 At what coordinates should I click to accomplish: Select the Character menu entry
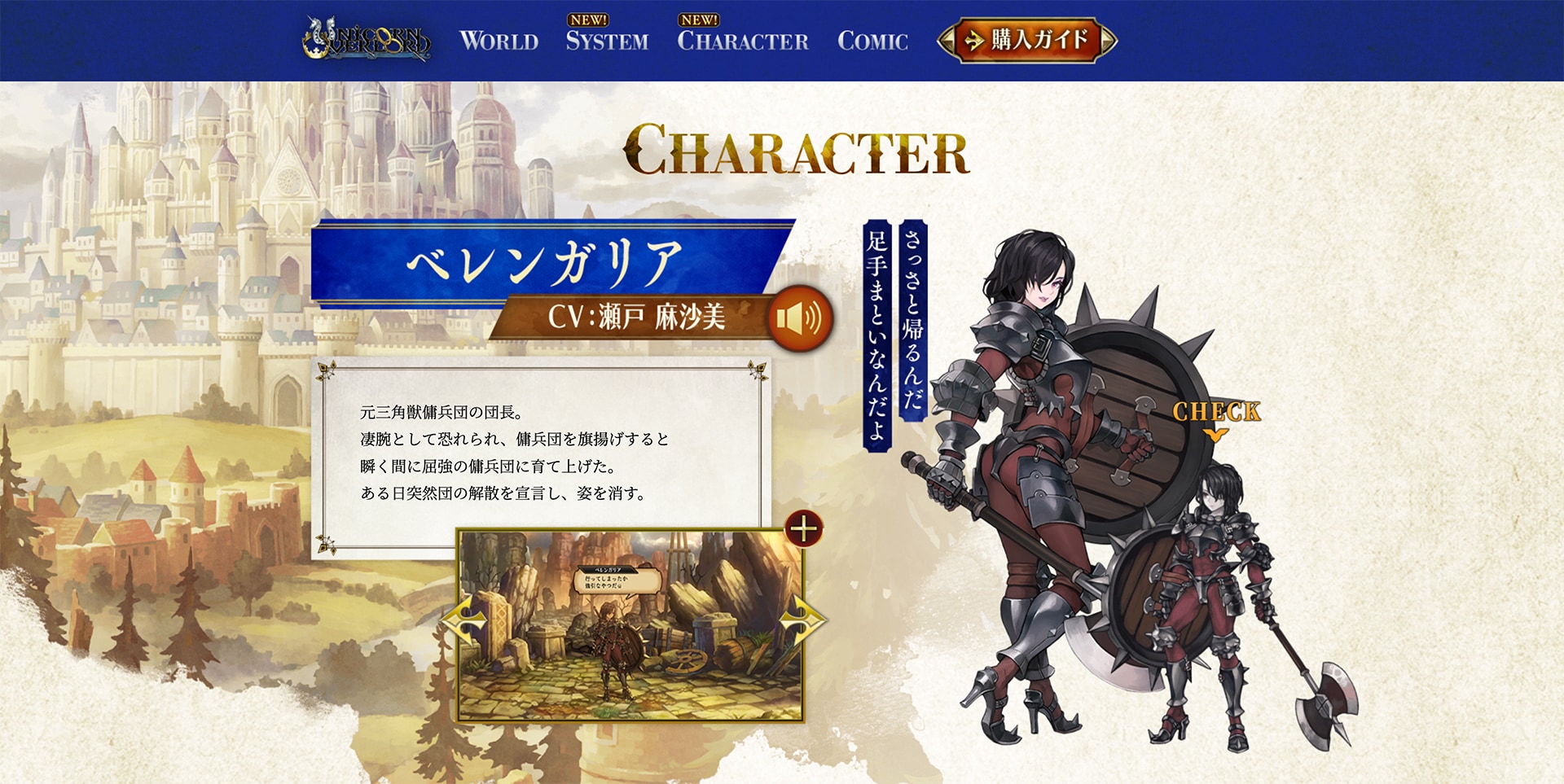(x=742, y=41)
